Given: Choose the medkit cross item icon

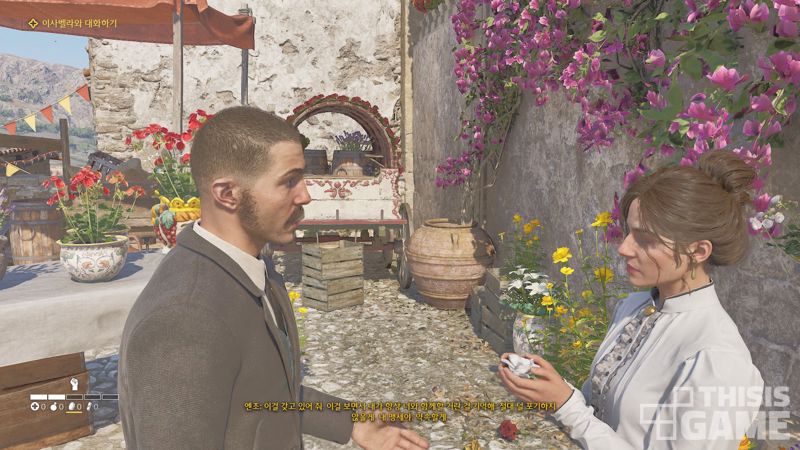Looking at the screenshot, I should [34, 407].
